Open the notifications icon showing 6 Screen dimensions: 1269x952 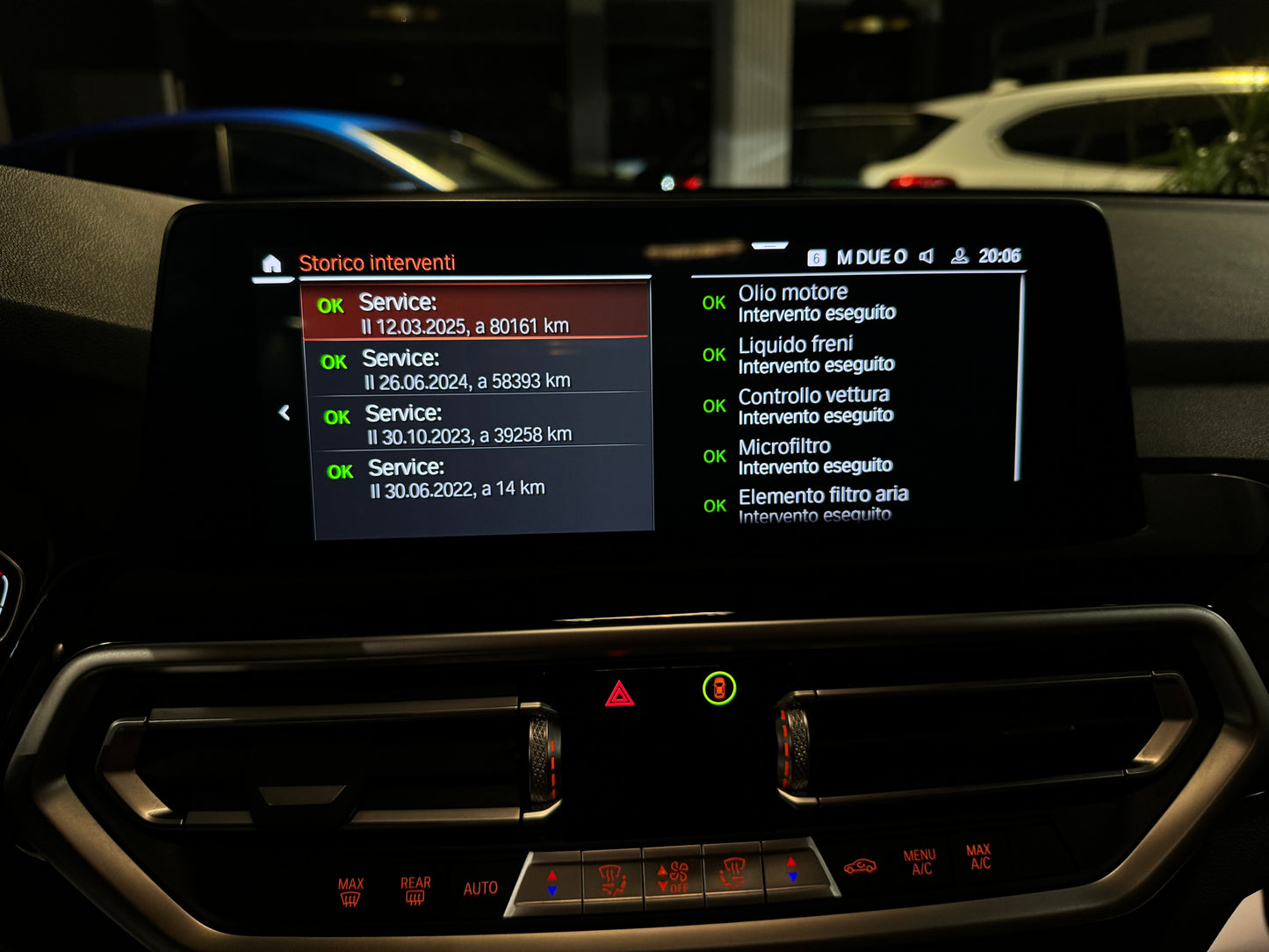[816, 257]
